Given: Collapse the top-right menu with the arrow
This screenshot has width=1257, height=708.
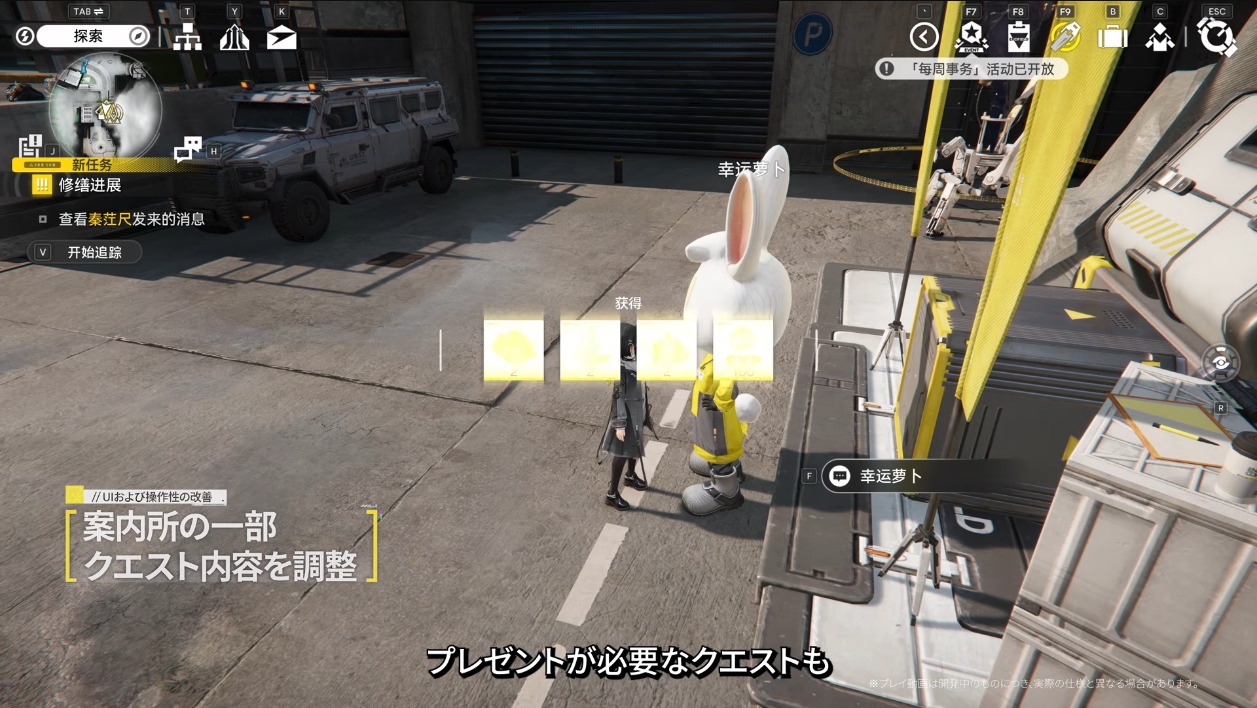Looking at the screenshot, I should coord(924,38).
